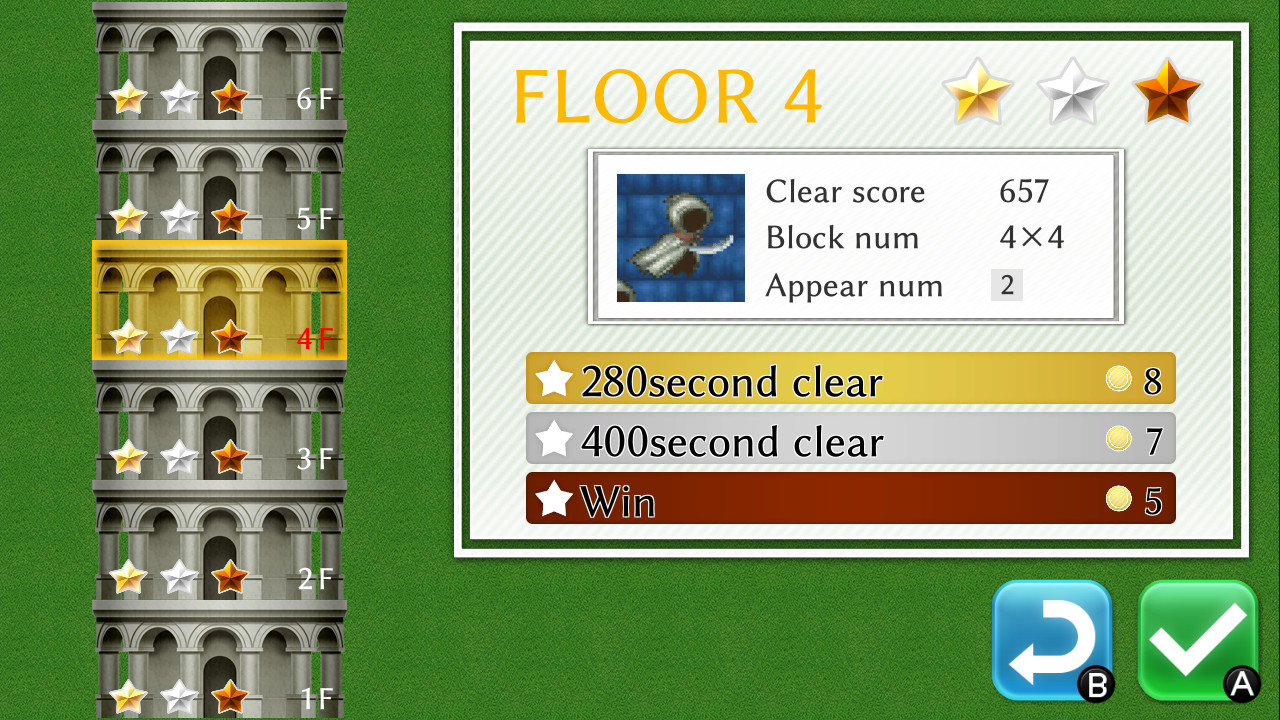Toggle the gold star on floor 5F

(128, 216)
